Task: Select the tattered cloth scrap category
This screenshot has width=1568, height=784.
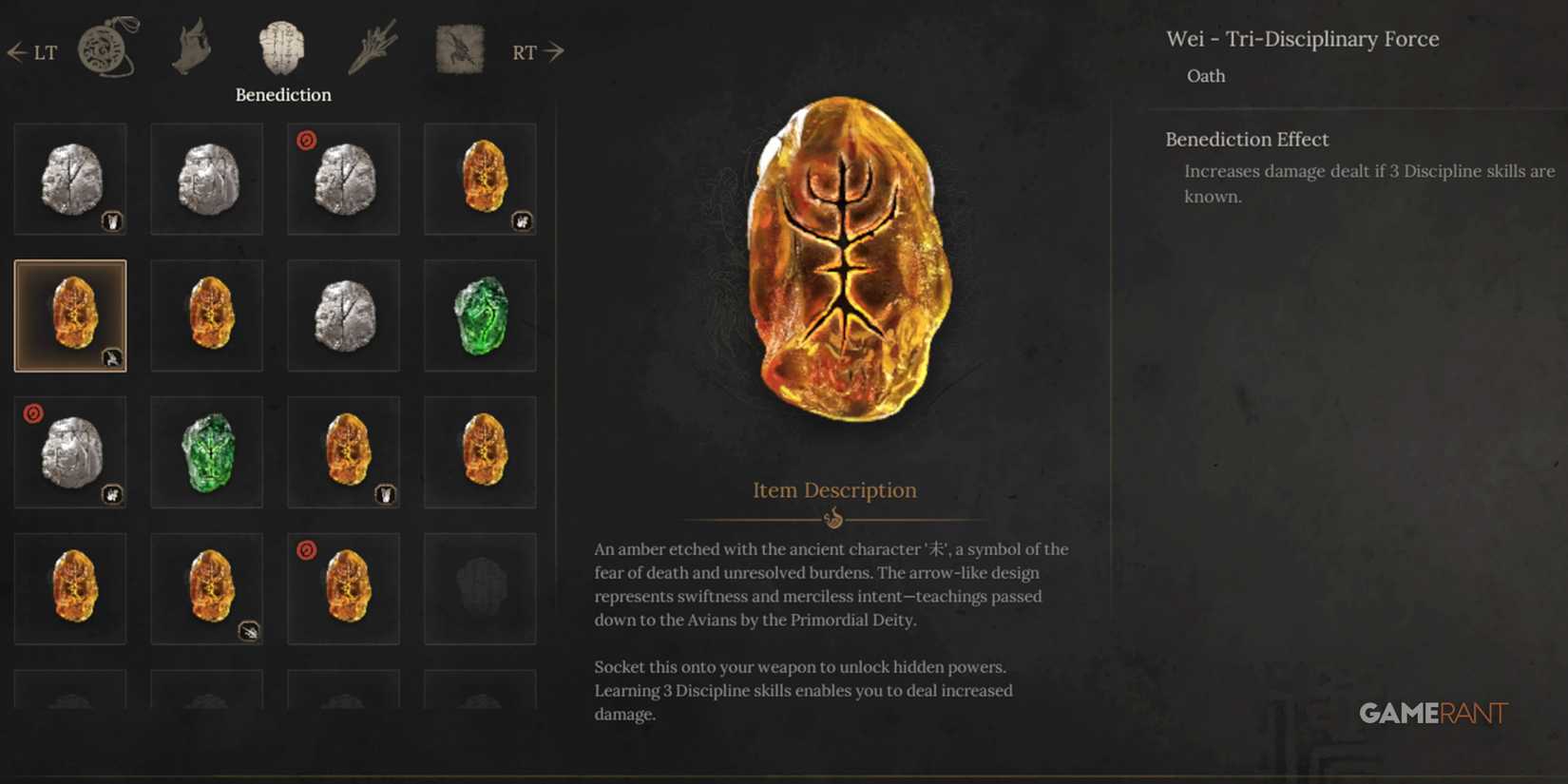Action: pyautogui.click(x=456, y=48)
